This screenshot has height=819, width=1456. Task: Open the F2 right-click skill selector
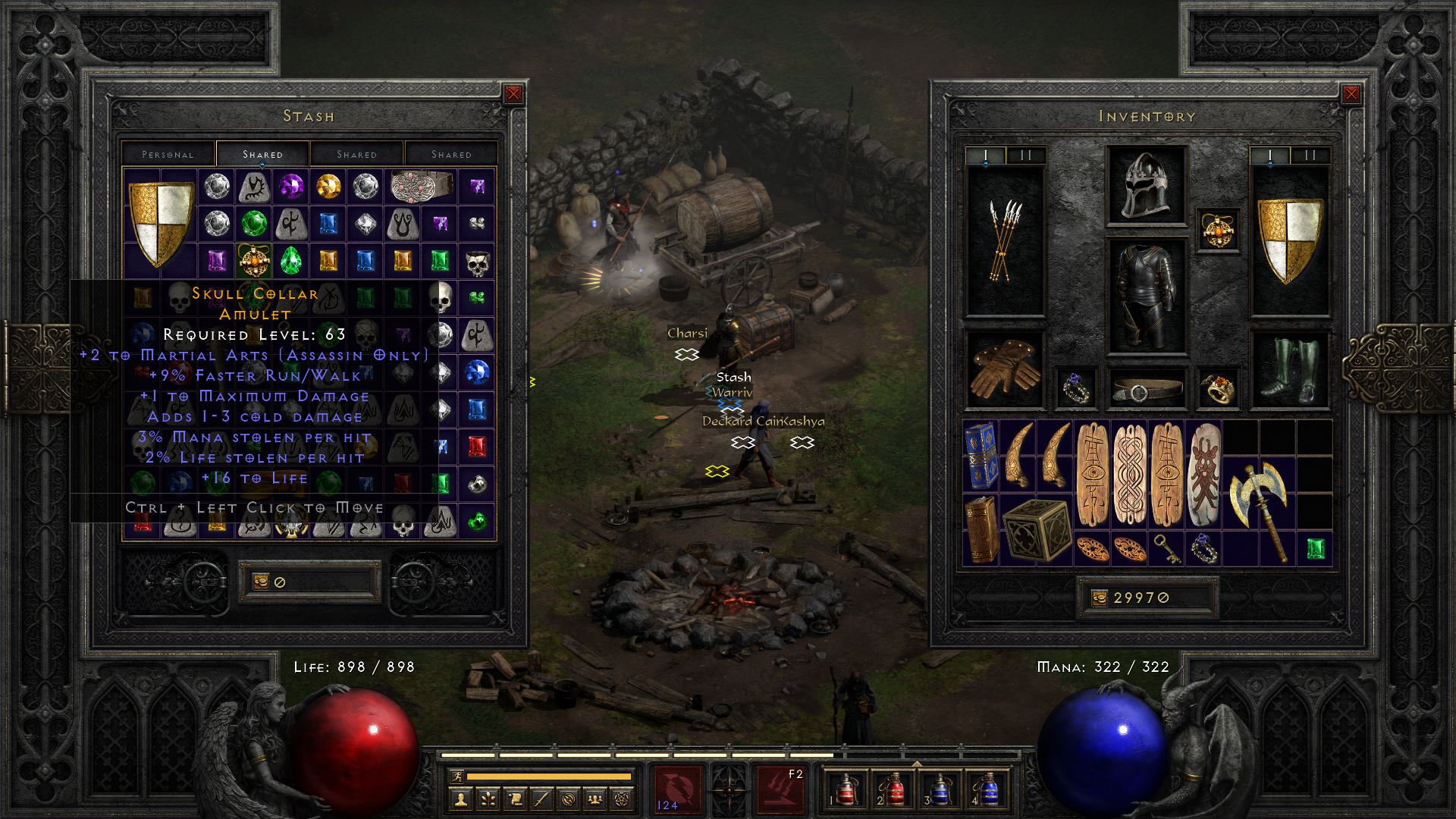781,789
